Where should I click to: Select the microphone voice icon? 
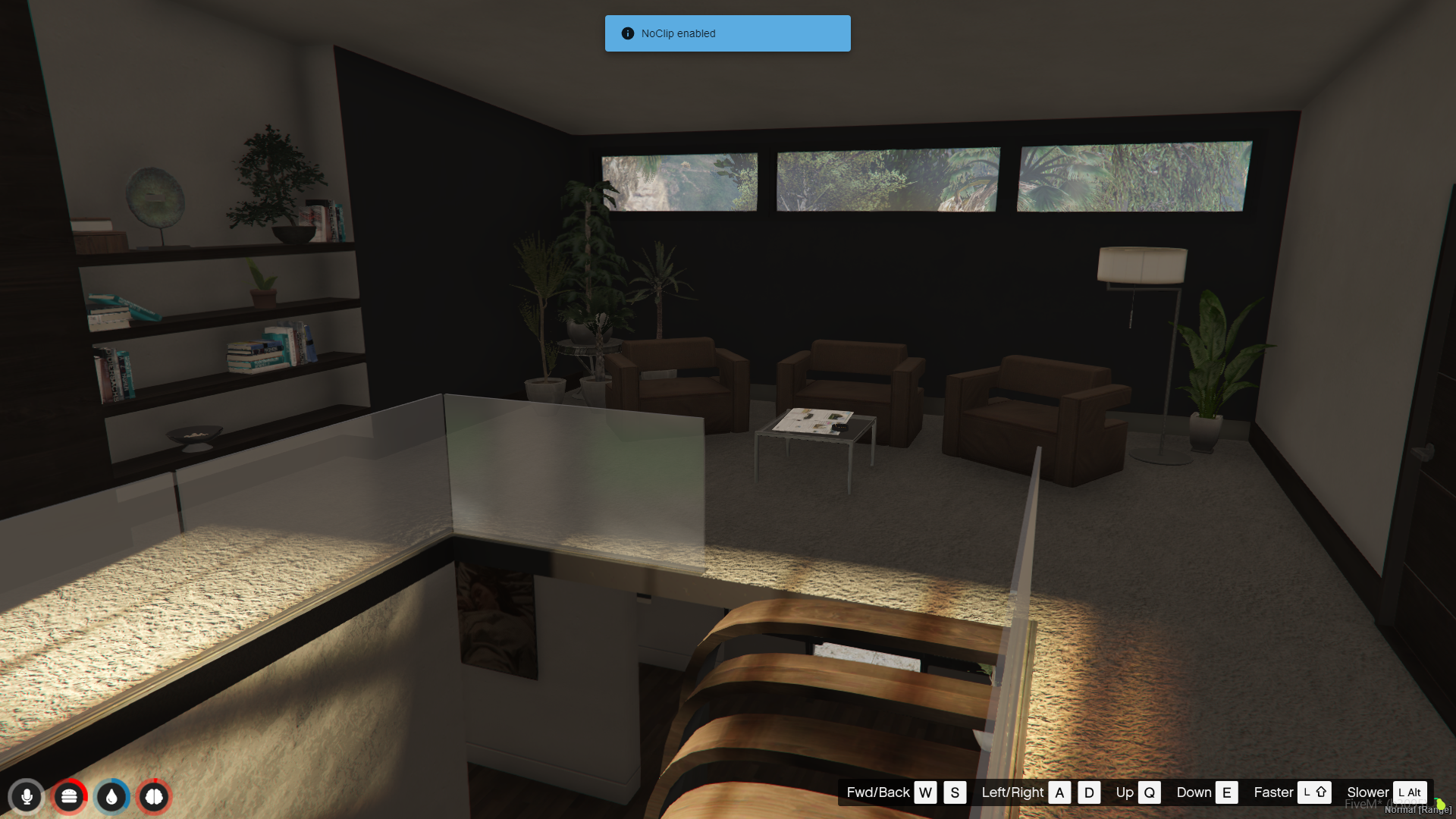pos(27,796)
